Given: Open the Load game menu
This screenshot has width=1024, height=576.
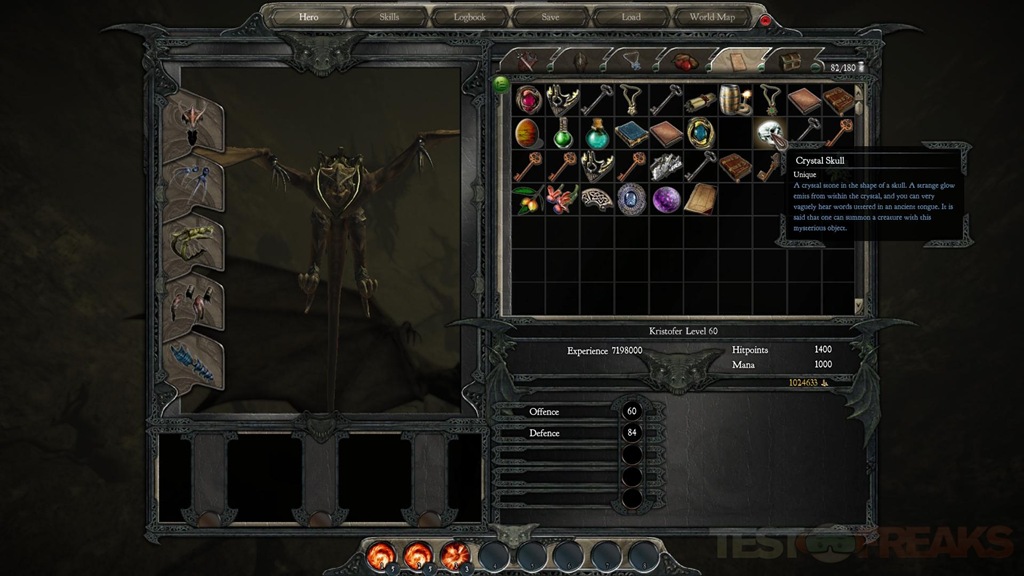Looking at the screenshot, I should tap(631, 17).
